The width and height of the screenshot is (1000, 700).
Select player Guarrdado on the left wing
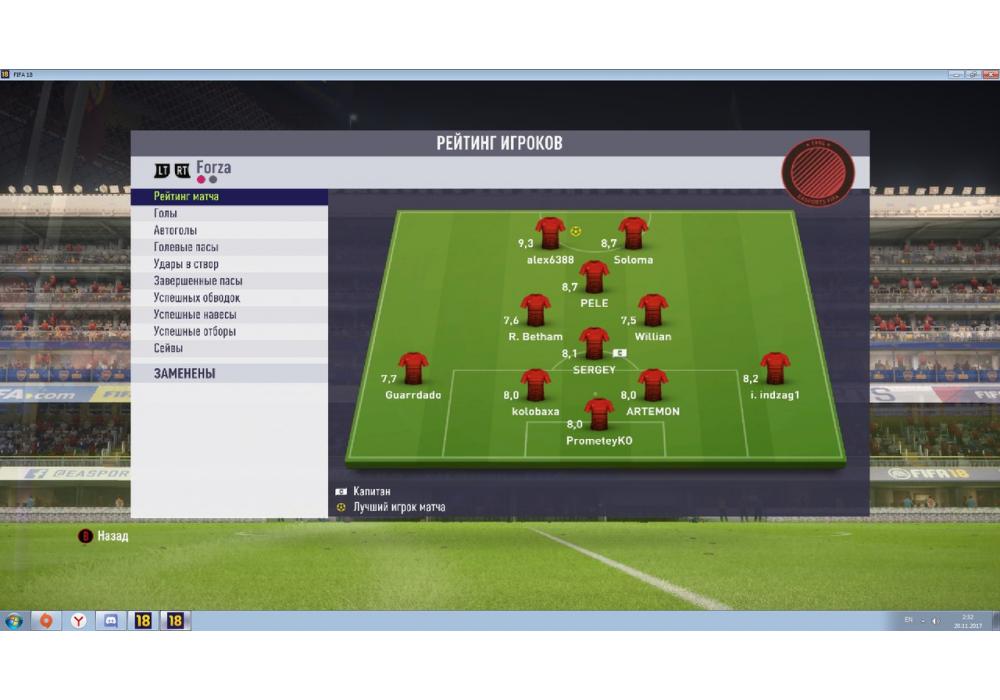tap(413, 368)
